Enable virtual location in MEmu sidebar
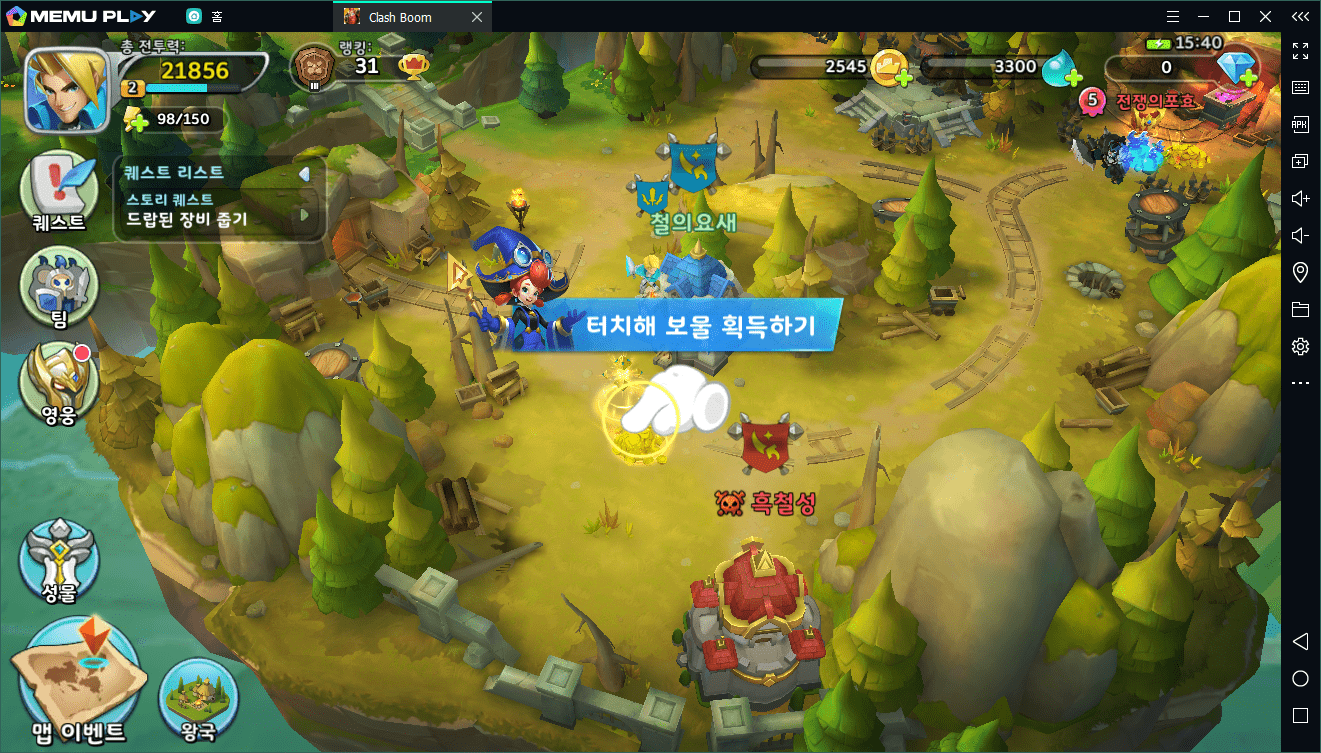Image resolution: width=1321 pixels, height=753 pixels. point(1300,272)
